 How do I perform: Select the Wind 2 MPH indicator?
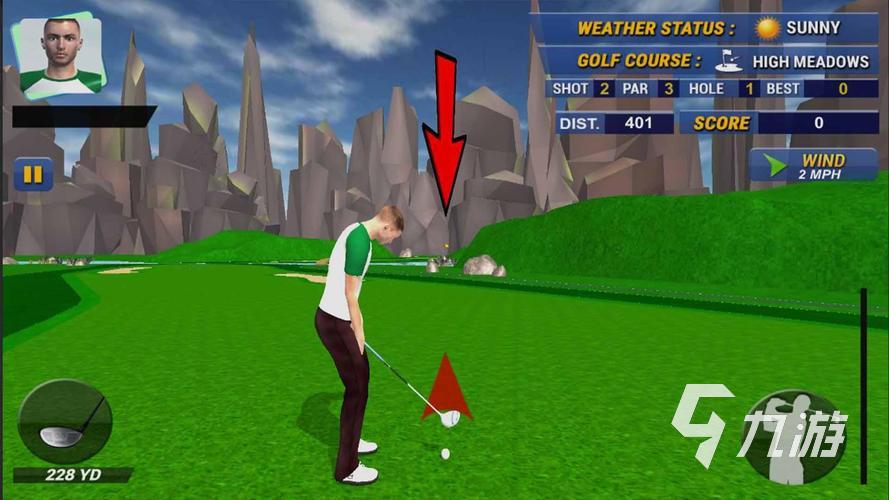(x=813, y=166)
